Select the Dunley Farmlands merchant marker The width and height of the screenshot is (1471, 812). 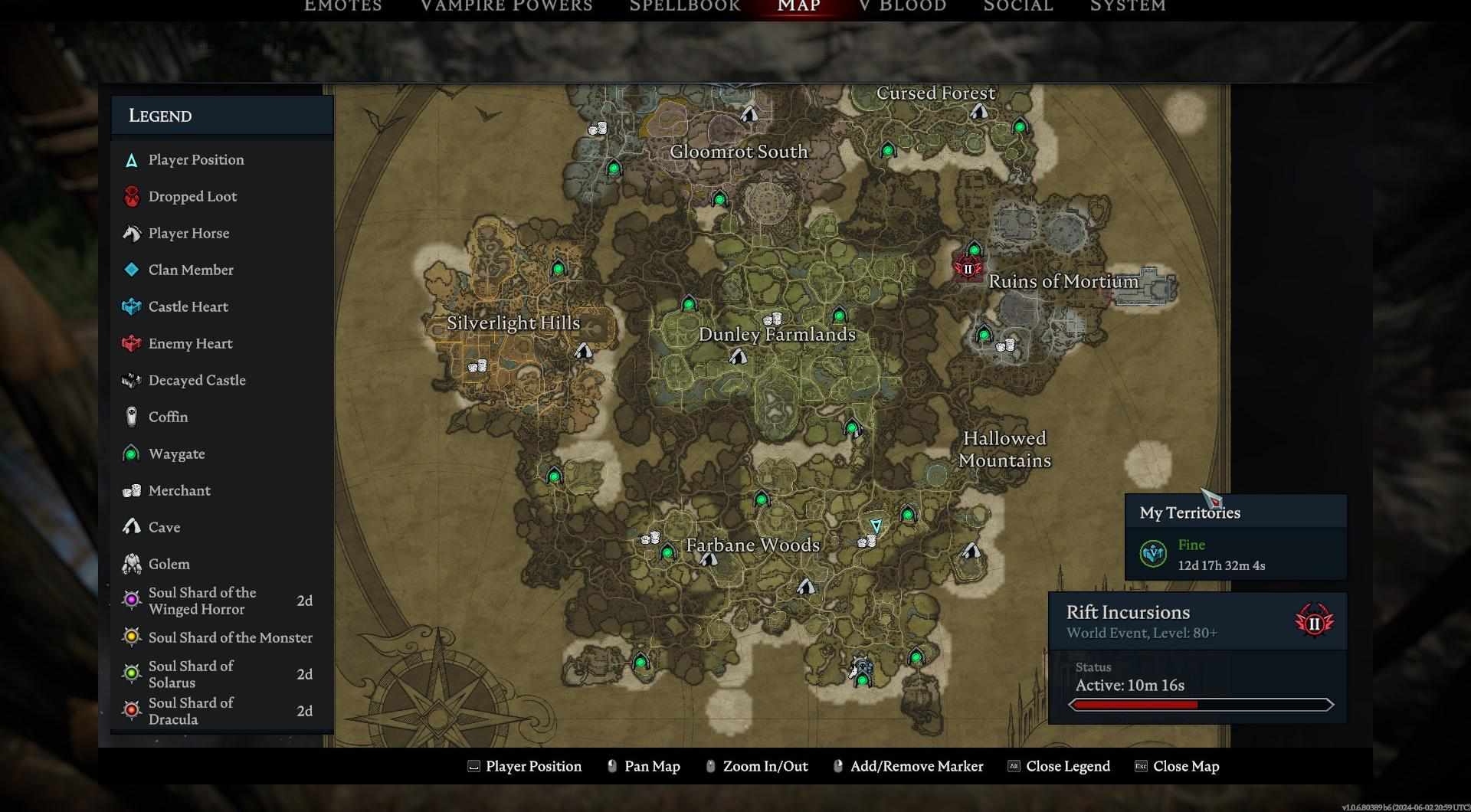point(772,319)
